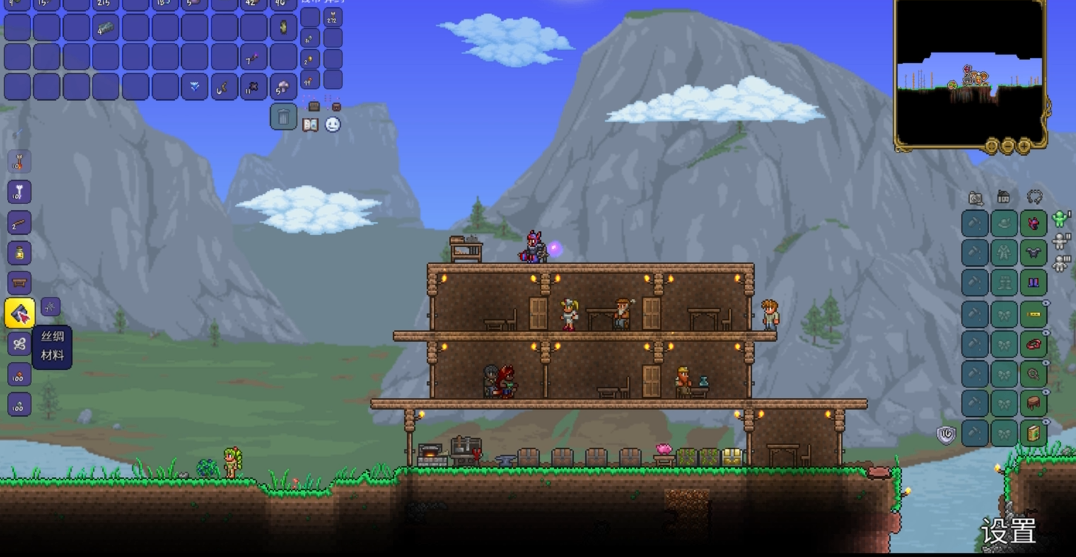This screenshot has width=1076, height=557.
Task: Open the camera mode icon
Action: pyautogui.click(x=975, y=198)
